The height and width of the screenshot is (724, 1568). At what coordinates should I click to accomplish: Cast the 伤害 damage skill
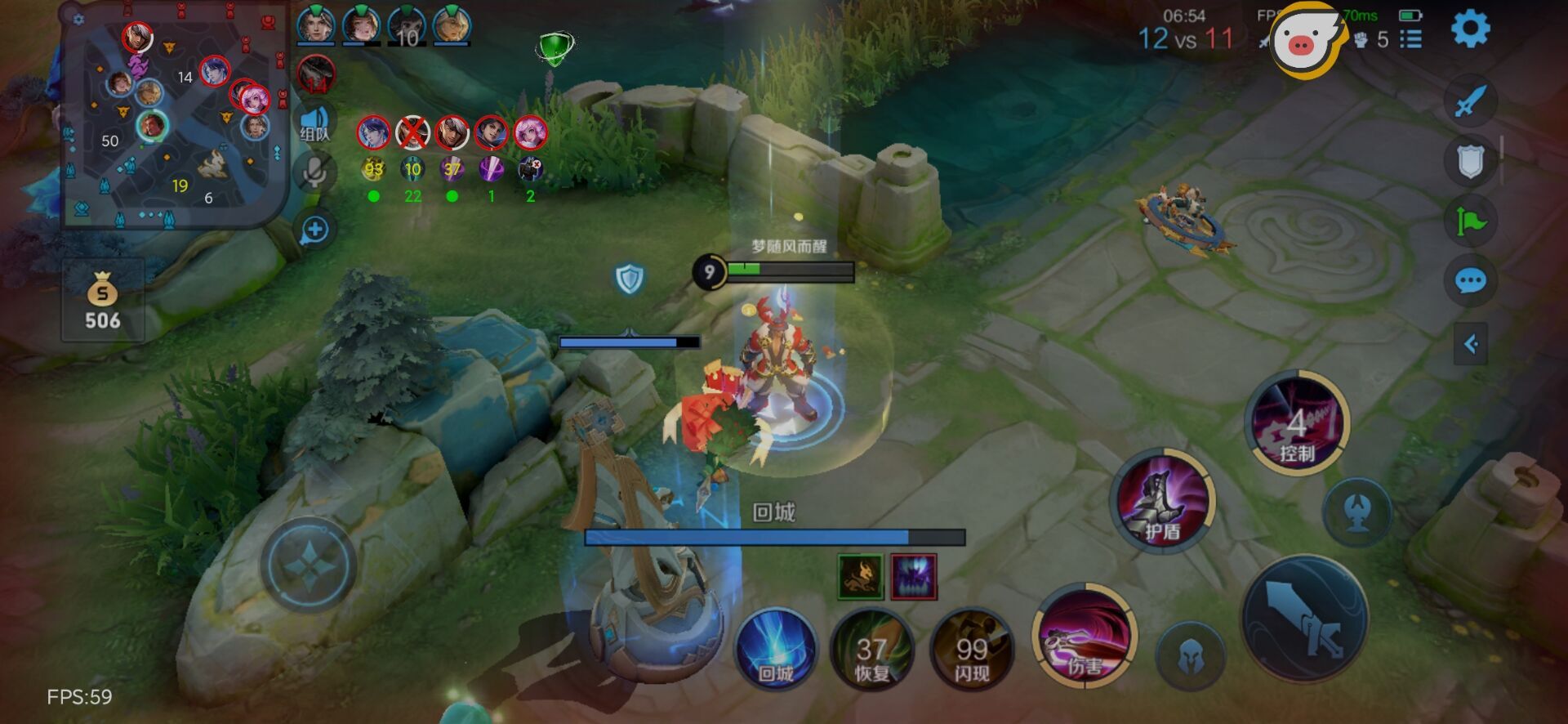click(1085, 637)
